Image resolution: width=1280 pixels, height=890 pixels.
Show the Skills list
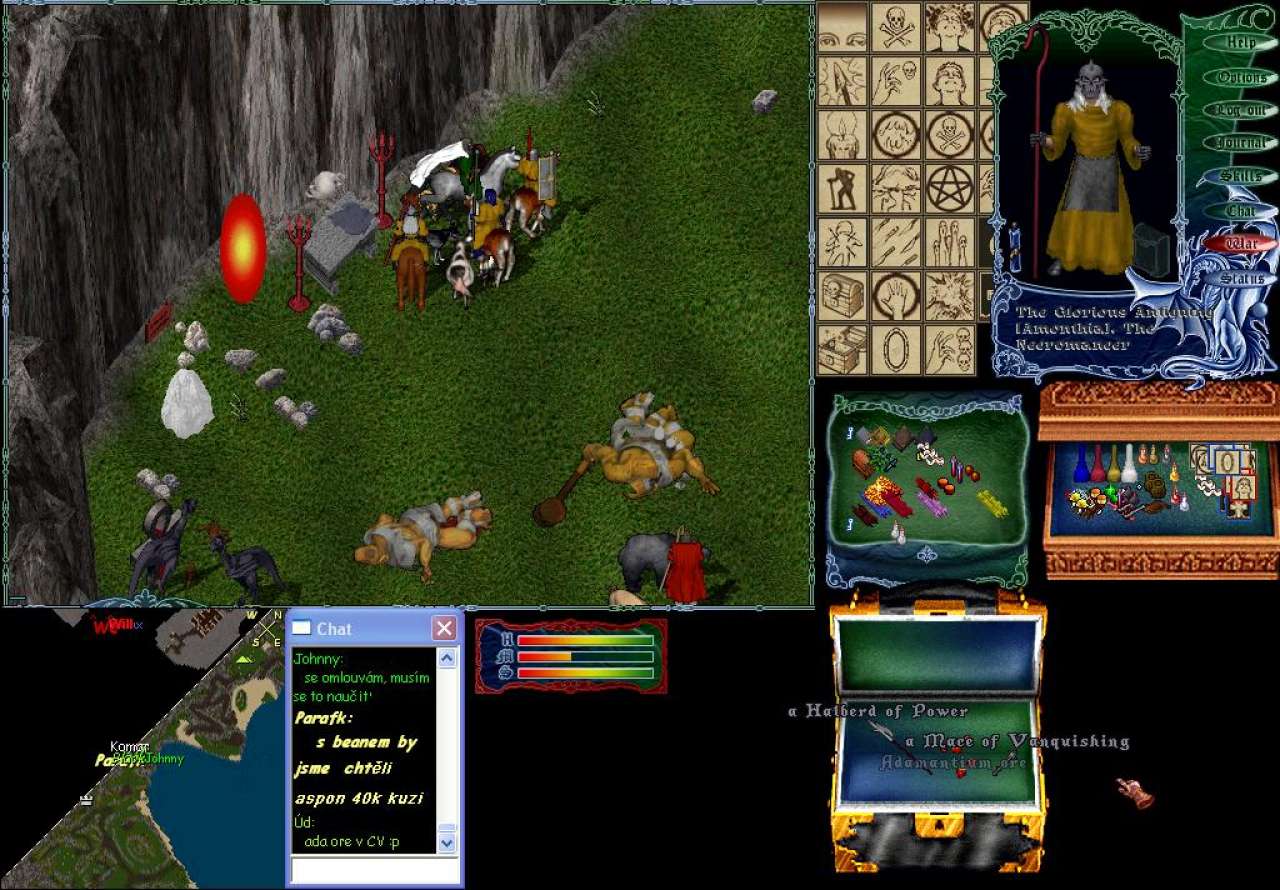pos(1240,176)
